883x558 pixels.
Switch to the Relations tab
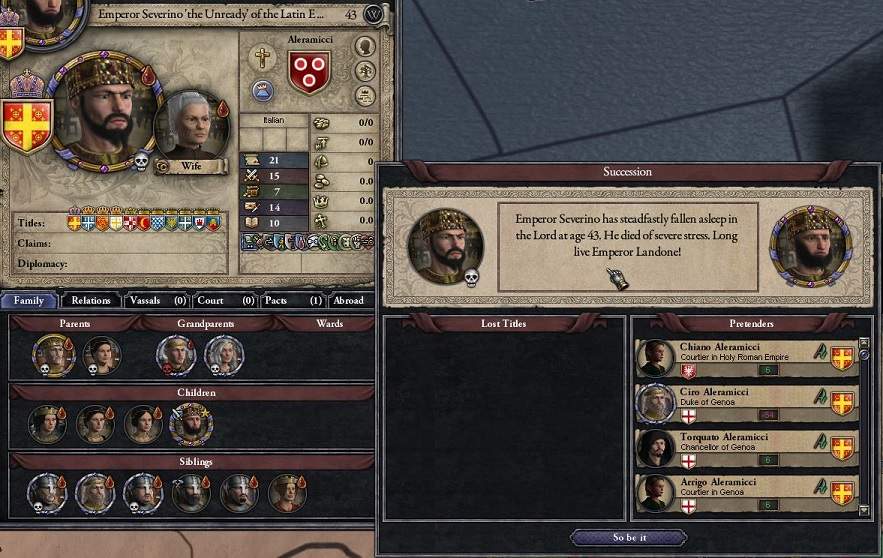pyautogui.click(x=91, y=300)
